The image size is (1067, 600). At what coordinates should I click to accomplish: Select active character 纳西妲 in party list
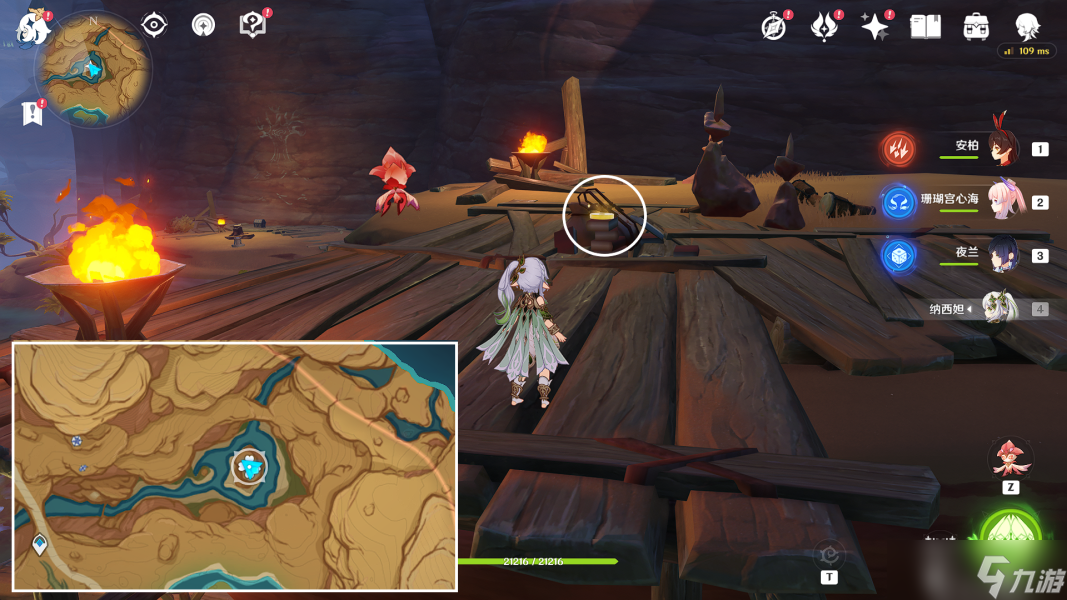998,308
